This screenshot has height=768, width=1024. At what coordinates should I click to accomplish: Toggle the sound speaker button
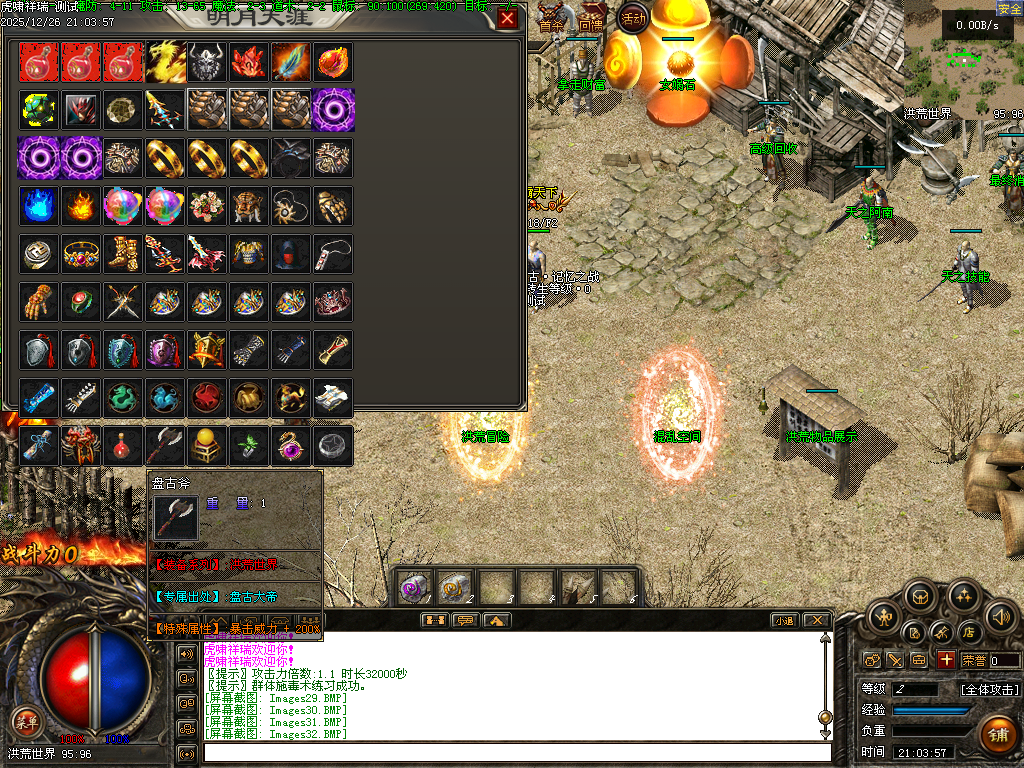pyautogui.click(x=1001, y=616)
